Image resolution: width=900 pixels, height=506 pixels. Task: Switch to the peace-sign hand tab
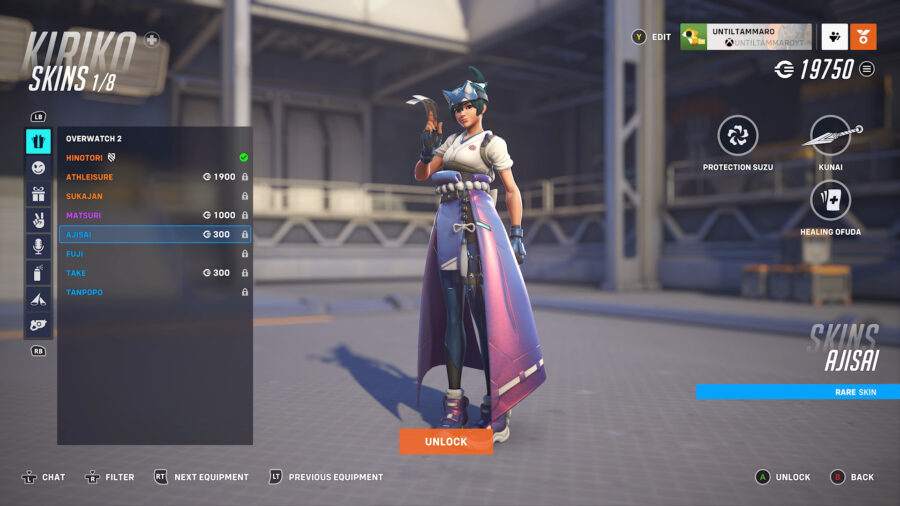pyautogui.click(x=38, y=220)
